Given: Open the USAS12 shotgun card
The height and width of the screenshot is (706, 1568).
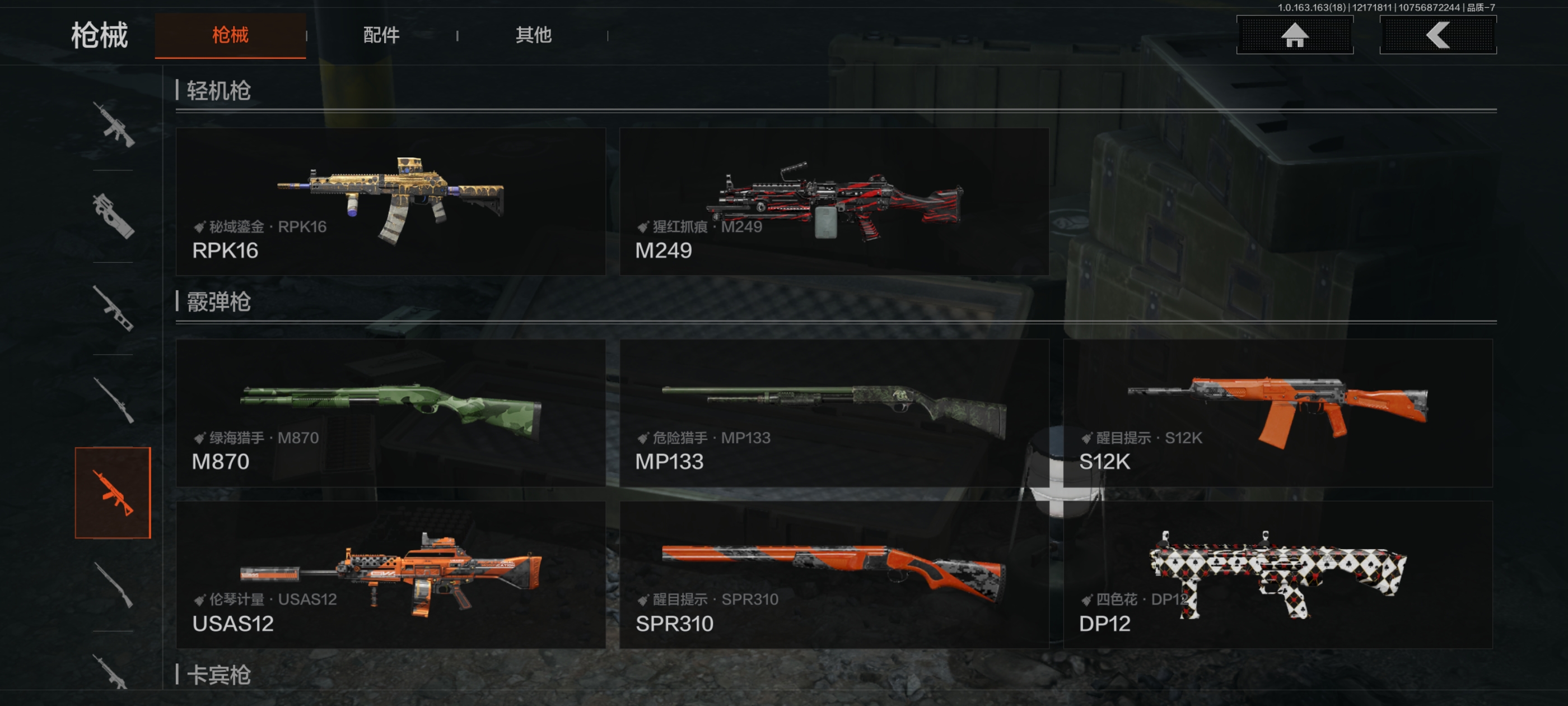Looking at the screenshot, I should (390, 574).
